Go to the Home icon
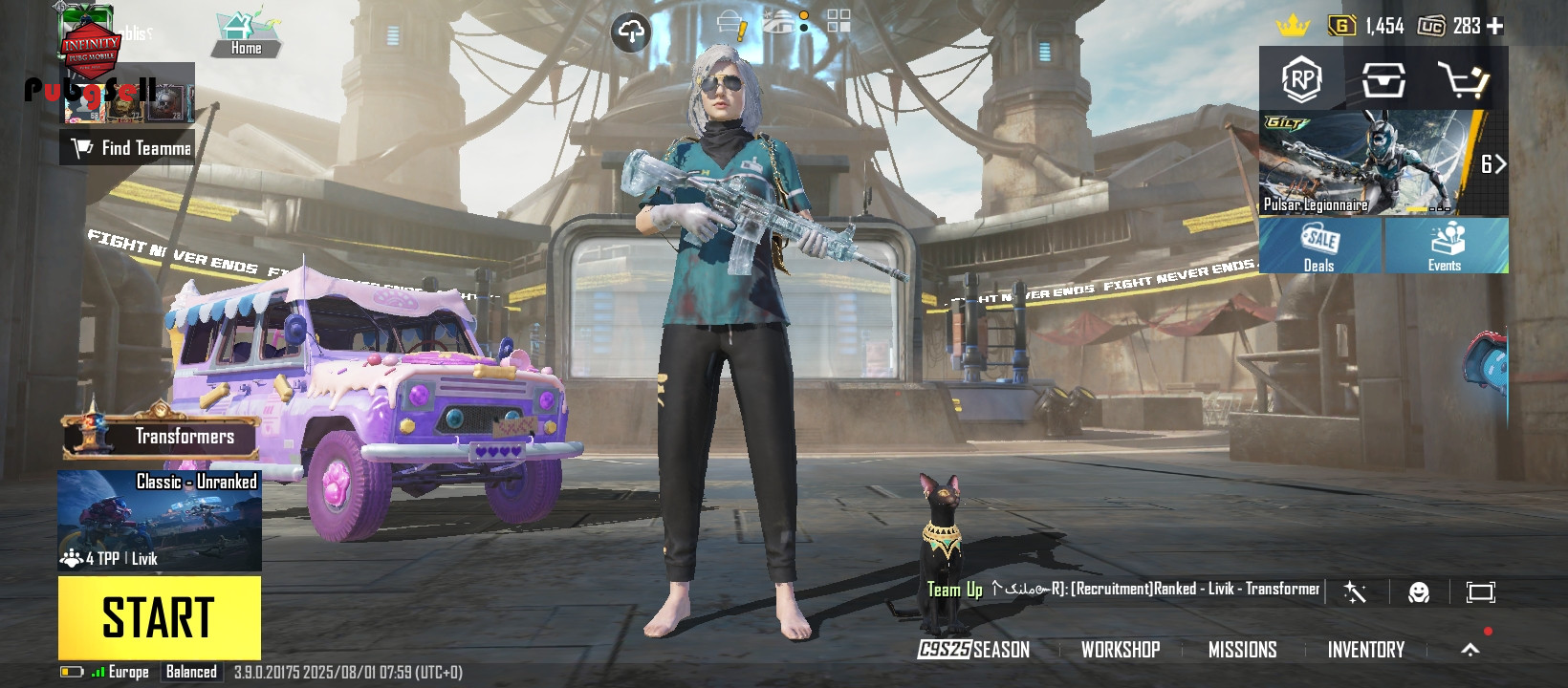 pyautogui.click(x=246, y=33)
